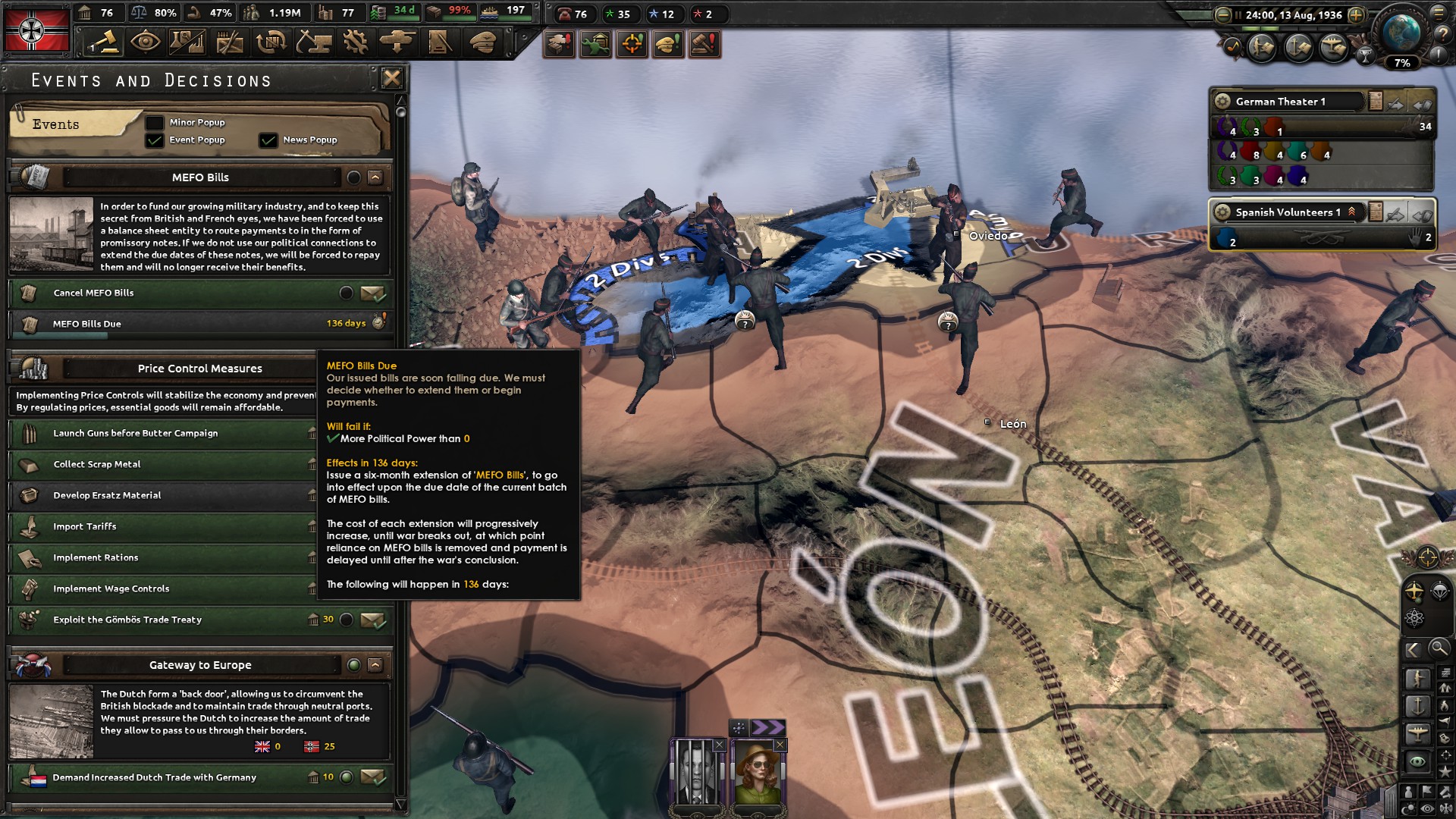
Task: Open Production with the gears icon
Action: click(x=357, y=42)
